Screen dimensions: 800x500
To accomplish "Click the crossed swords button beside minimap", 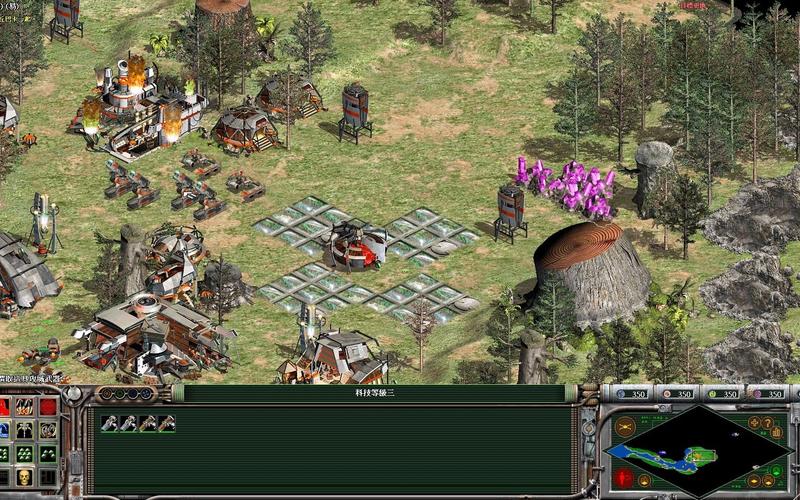I will click(x=625, y=427).
